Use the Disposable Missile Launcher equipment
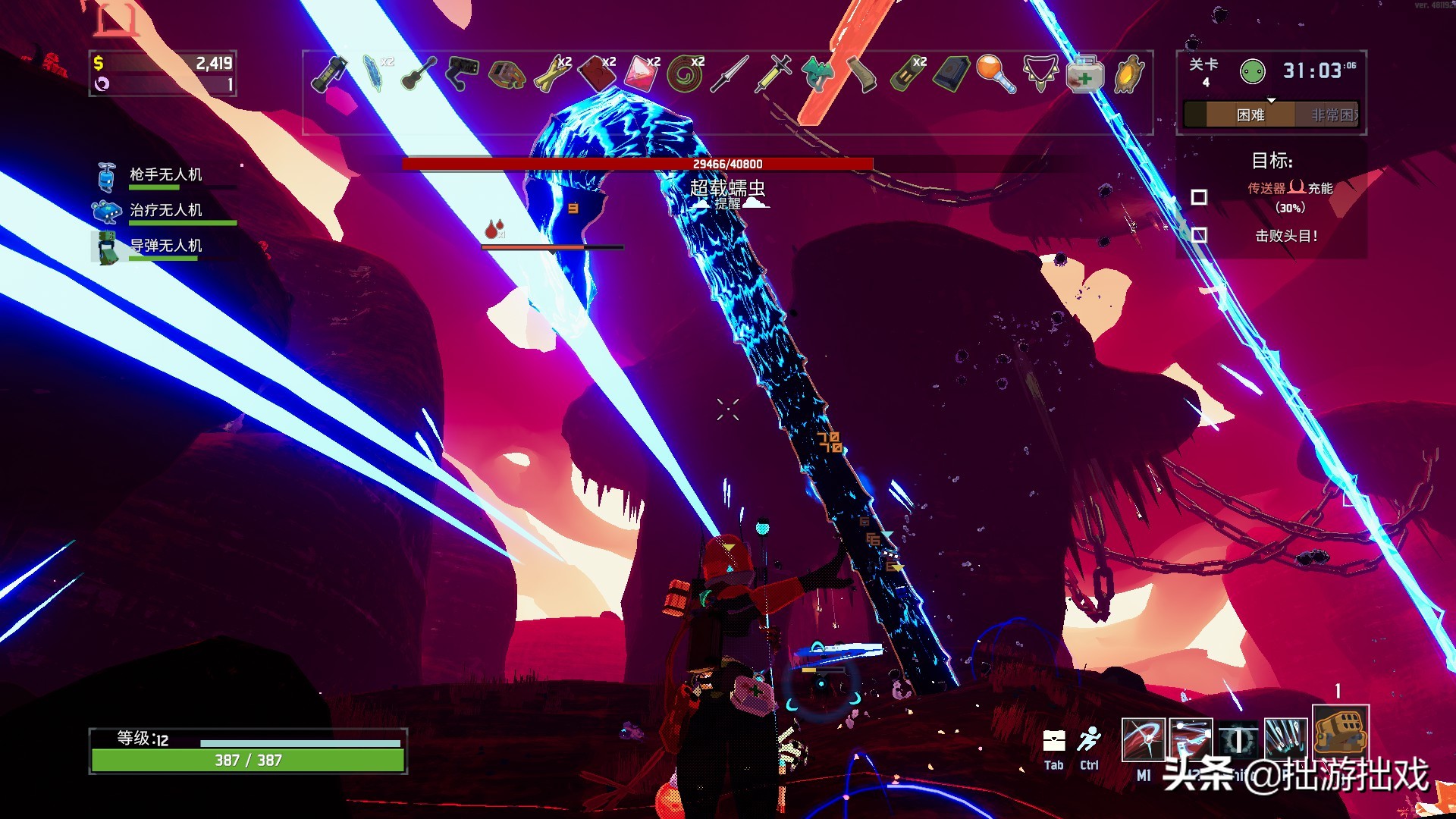The image size is (1456, 819). 1340,732
